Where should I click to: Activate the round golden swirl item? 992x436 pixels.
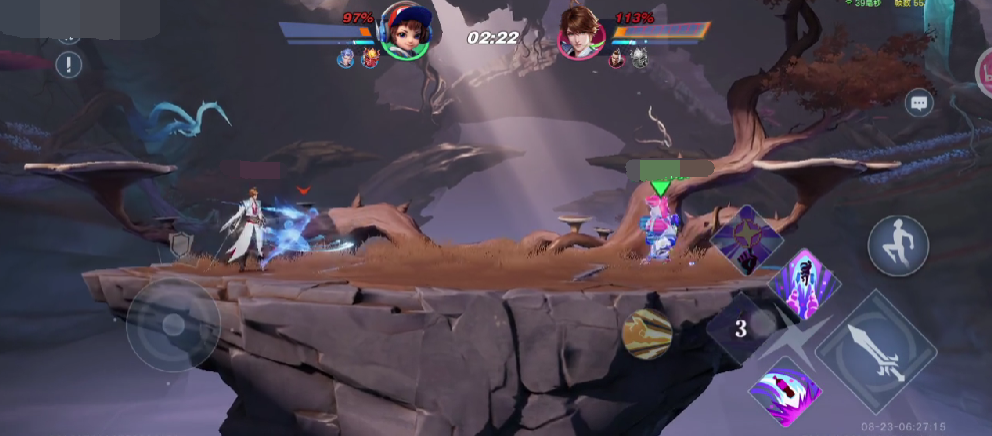click(x=646, y=334)
